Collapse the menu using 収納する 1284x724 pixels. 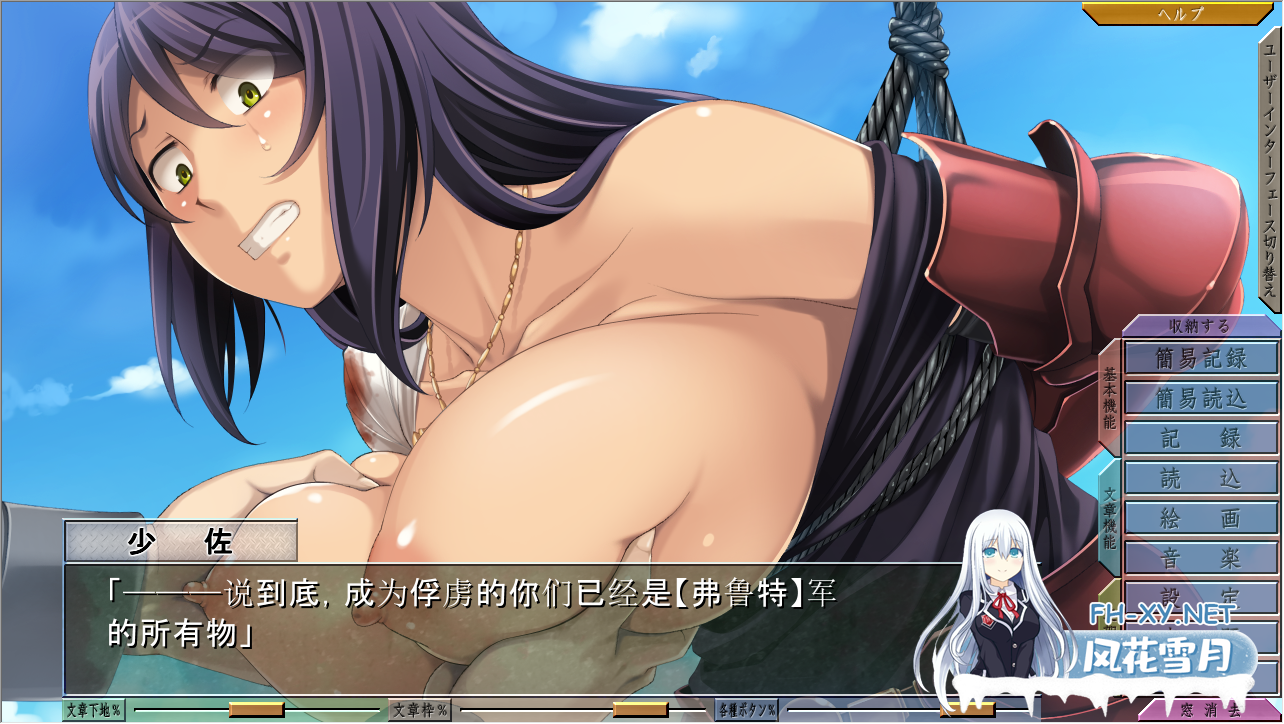[x=1199, y=325]
